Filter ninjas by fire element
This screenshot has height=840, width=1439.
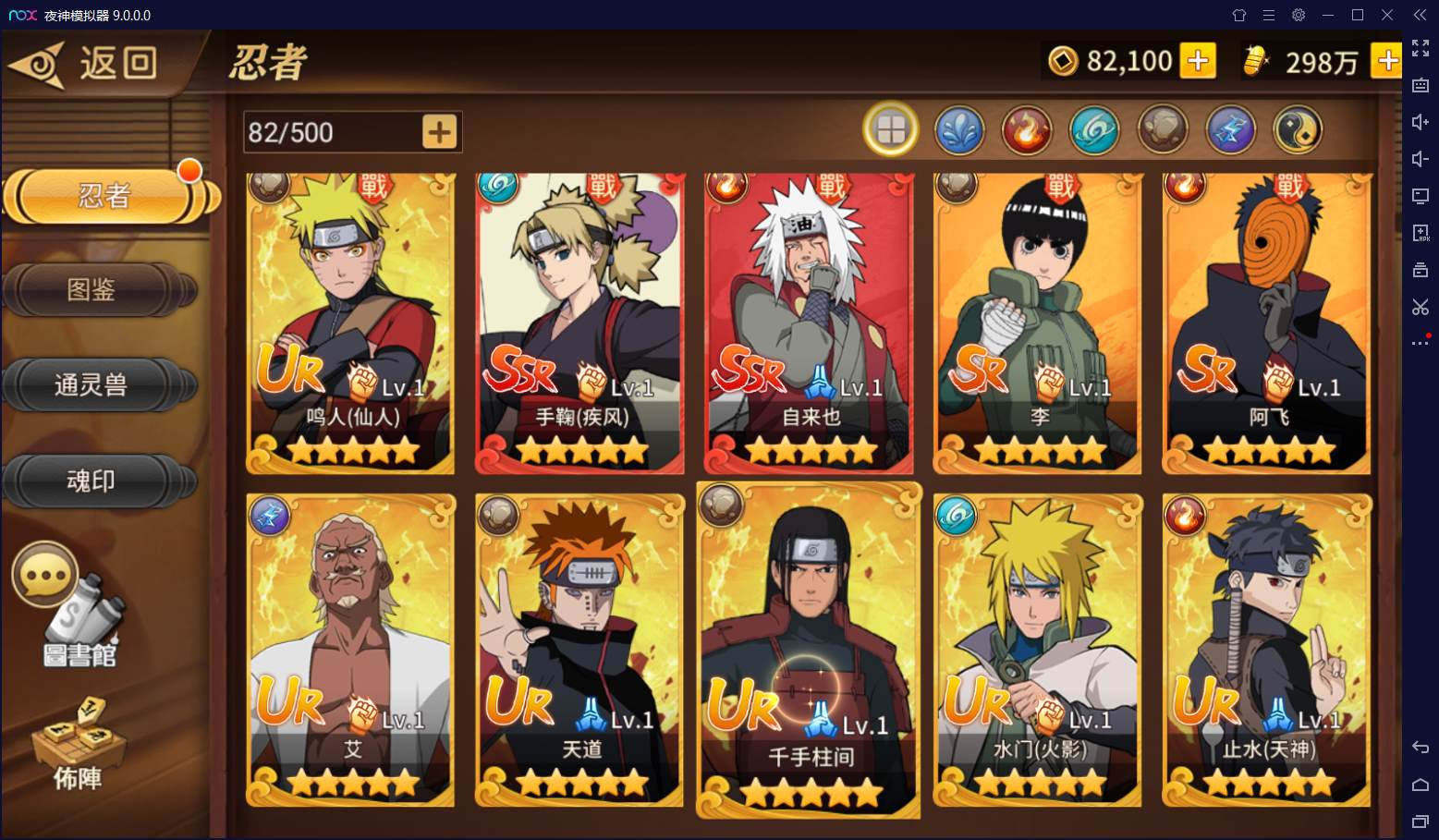coord(1026,130)
